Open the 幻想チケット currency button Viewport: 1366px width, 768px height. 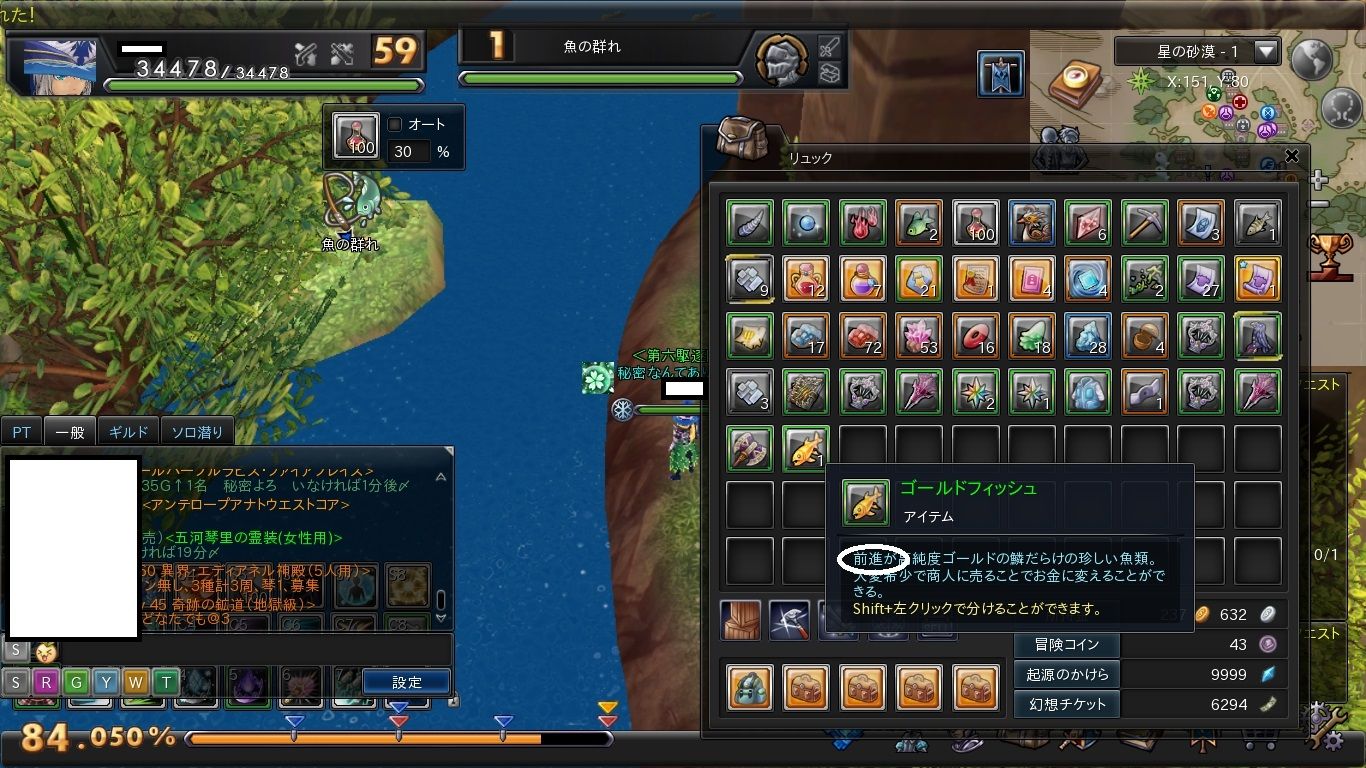1067,704
